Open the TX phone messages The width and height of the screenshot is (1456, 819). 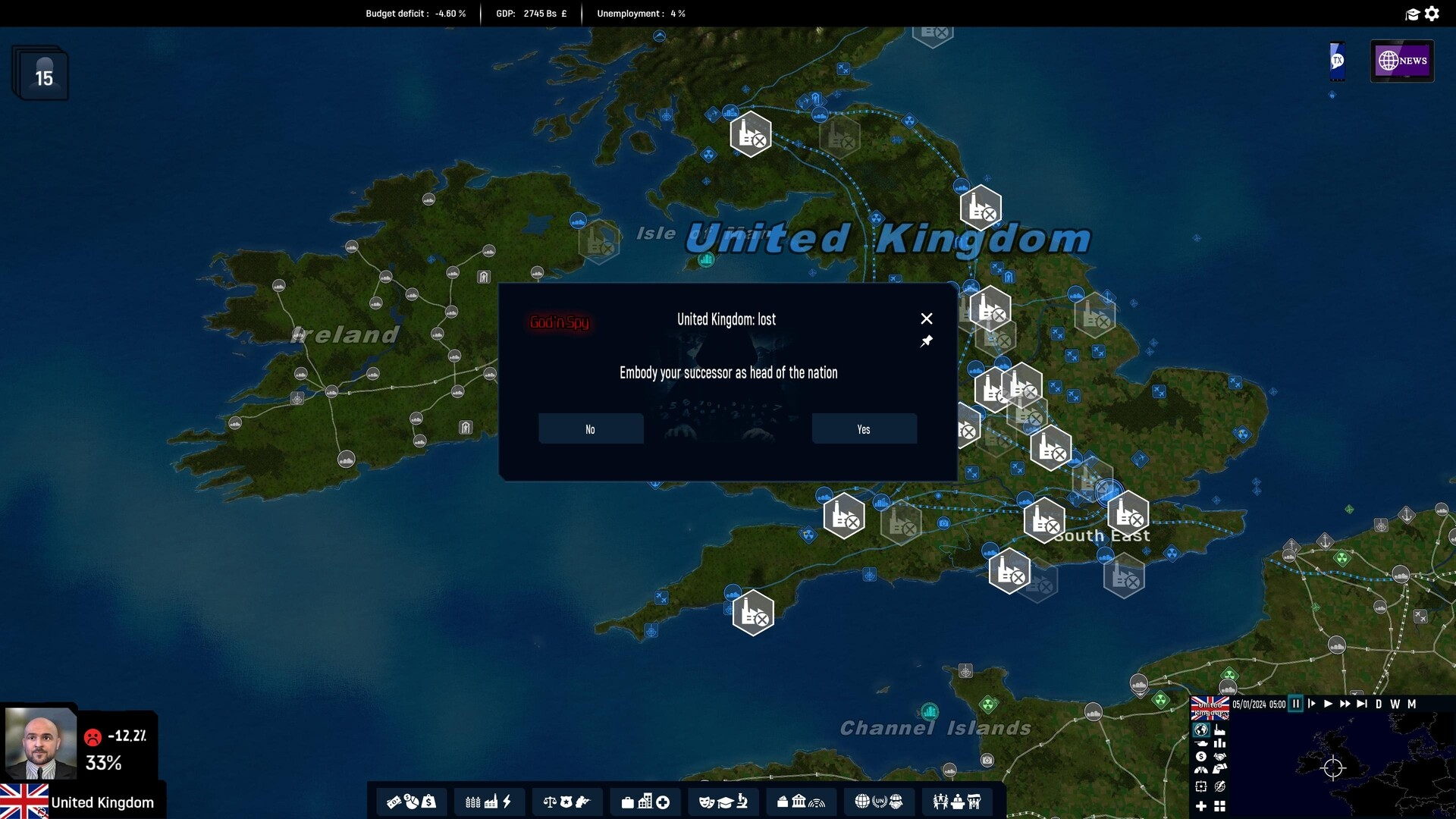[x=1337, y=61]
